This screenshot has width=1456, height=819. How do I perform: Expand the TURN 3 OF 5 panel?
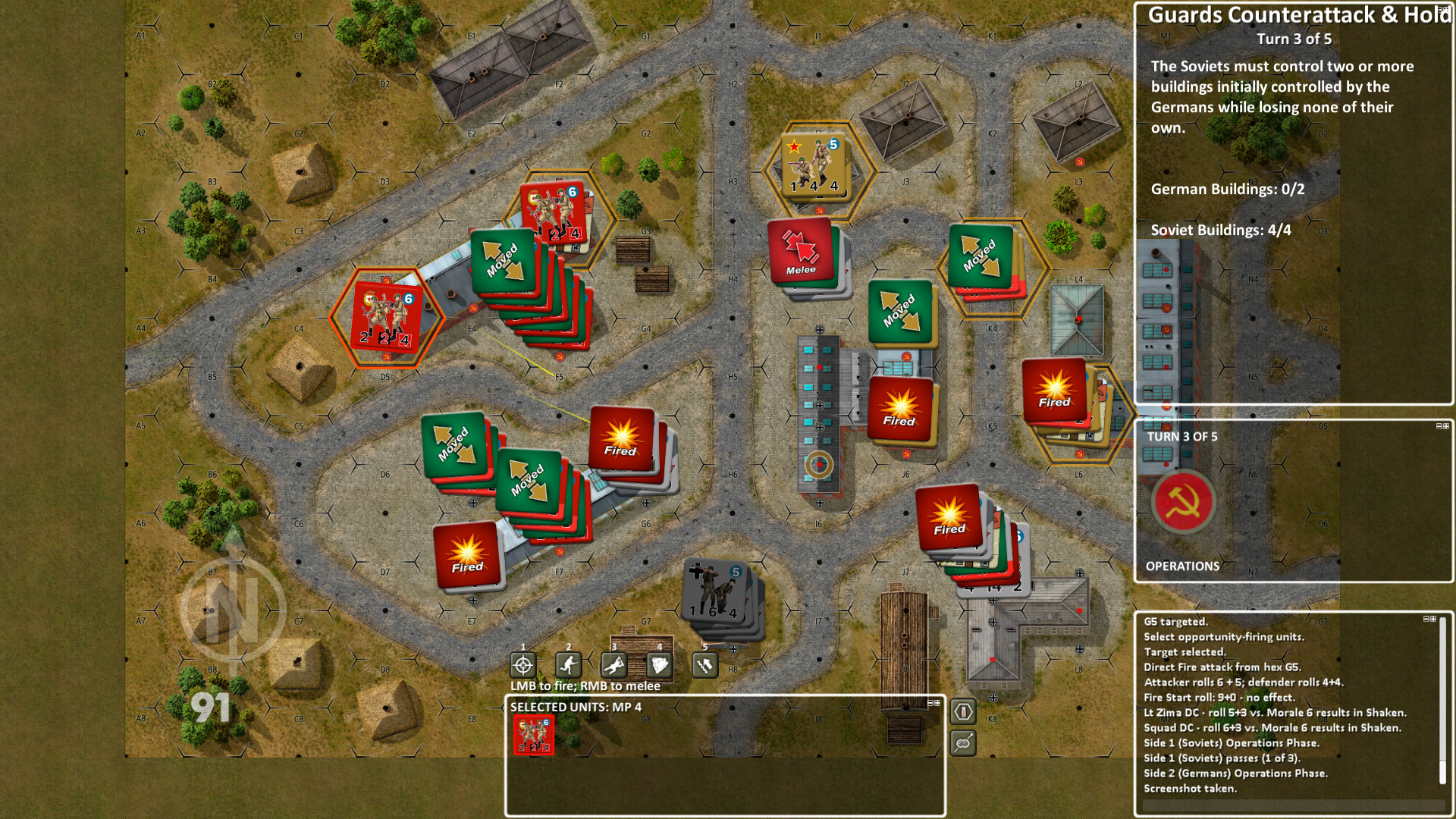(1446, 426)
